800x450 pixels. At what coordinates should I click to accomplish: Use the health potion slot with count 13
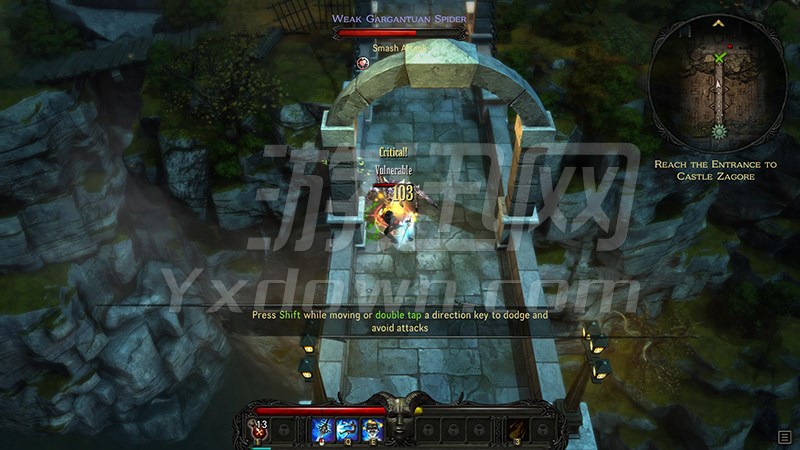point(258,430)
